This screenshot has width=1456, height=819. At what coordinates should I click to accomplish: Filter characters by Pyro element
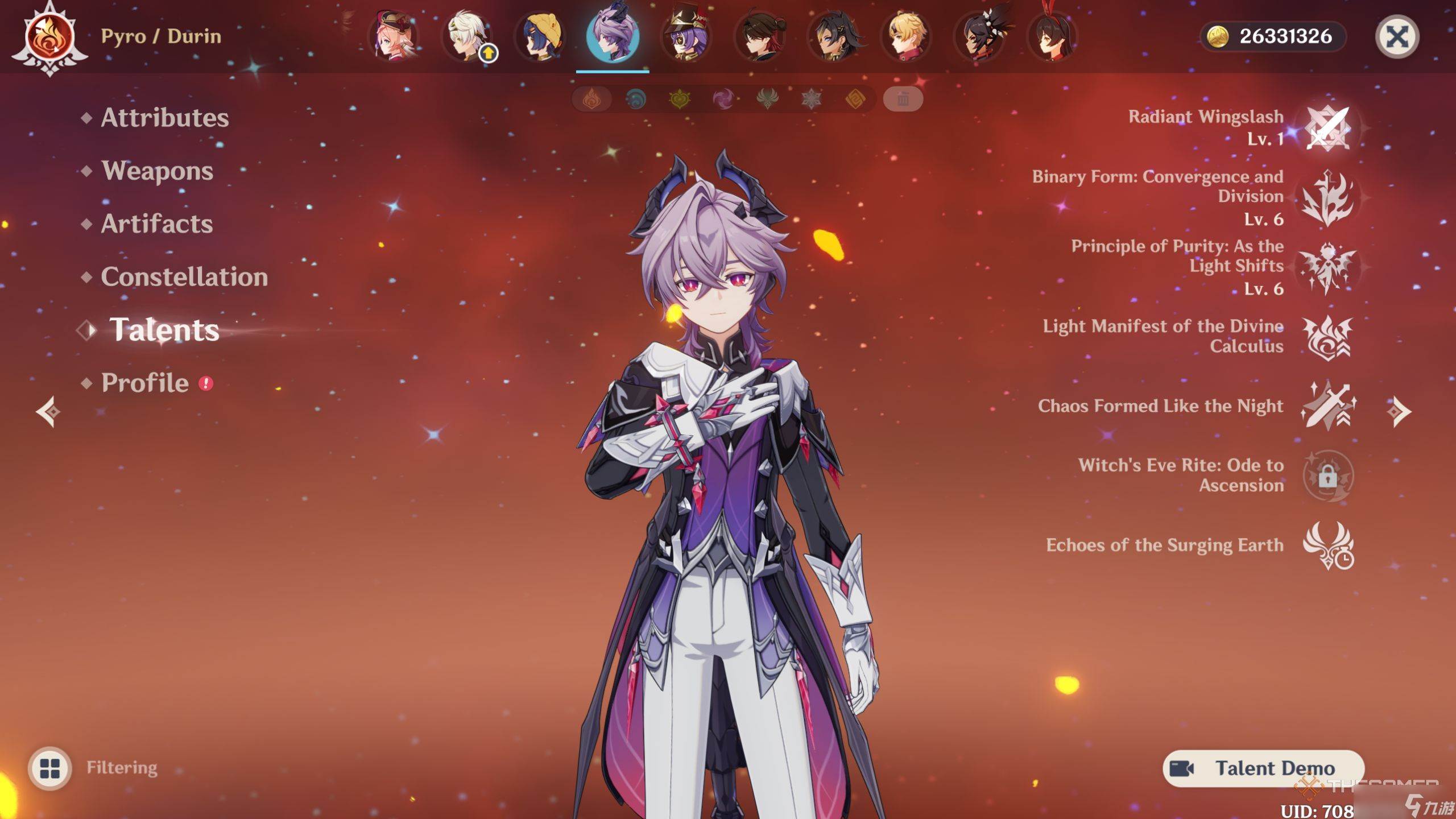coord(591,100)
